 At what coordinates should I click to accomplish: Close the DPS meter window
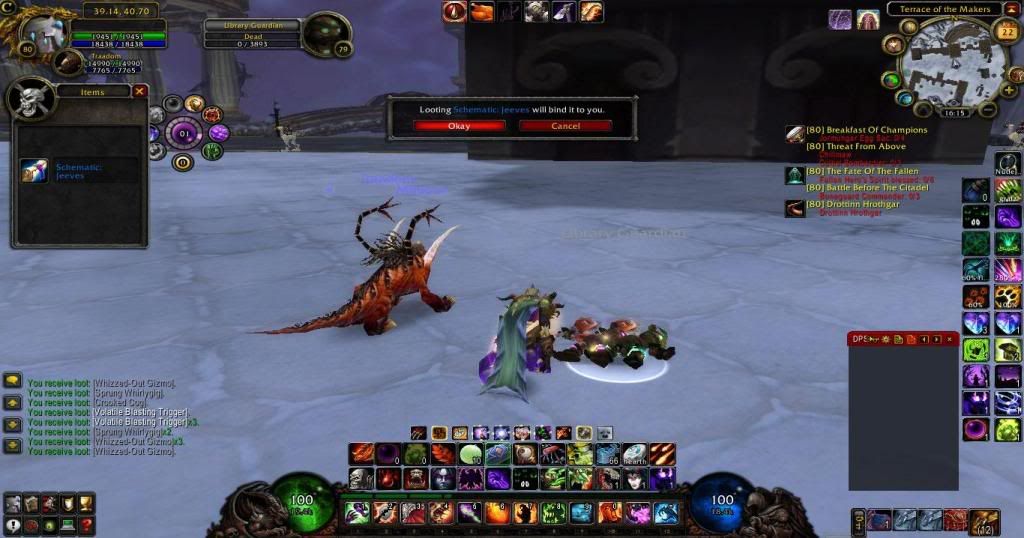coord(950,340)
